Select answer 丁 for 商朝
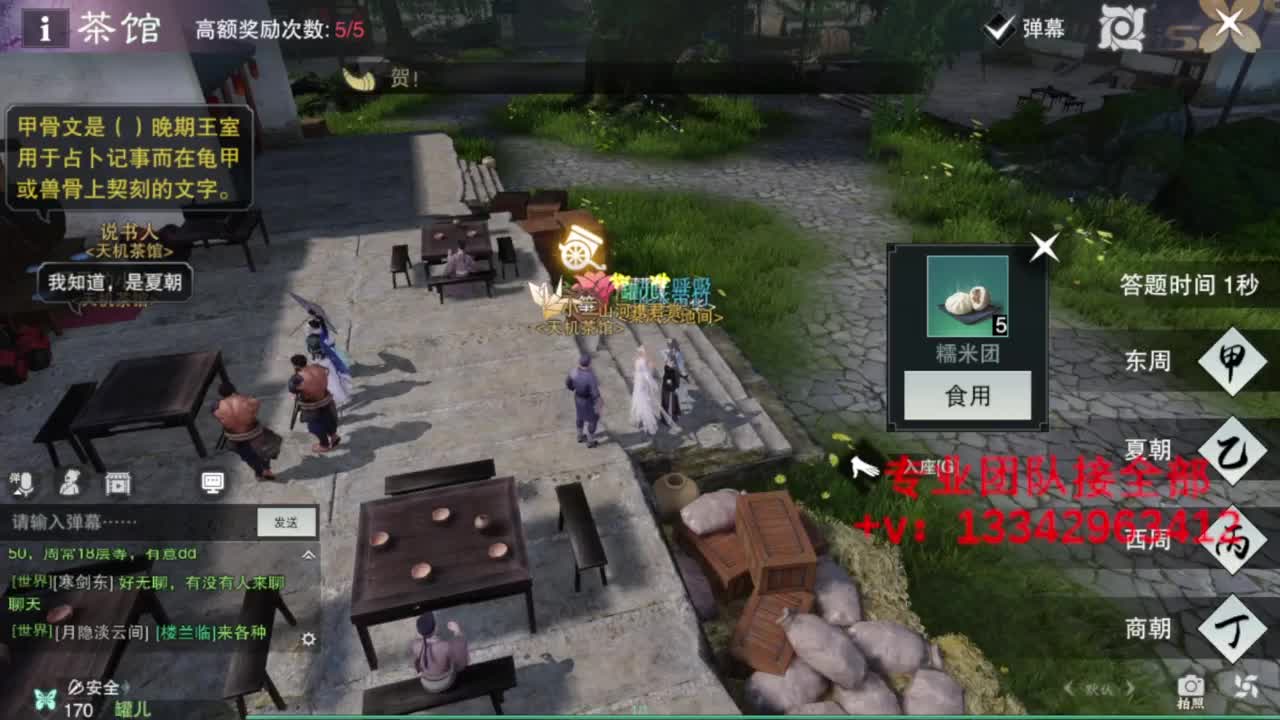 click(1233, 629)
